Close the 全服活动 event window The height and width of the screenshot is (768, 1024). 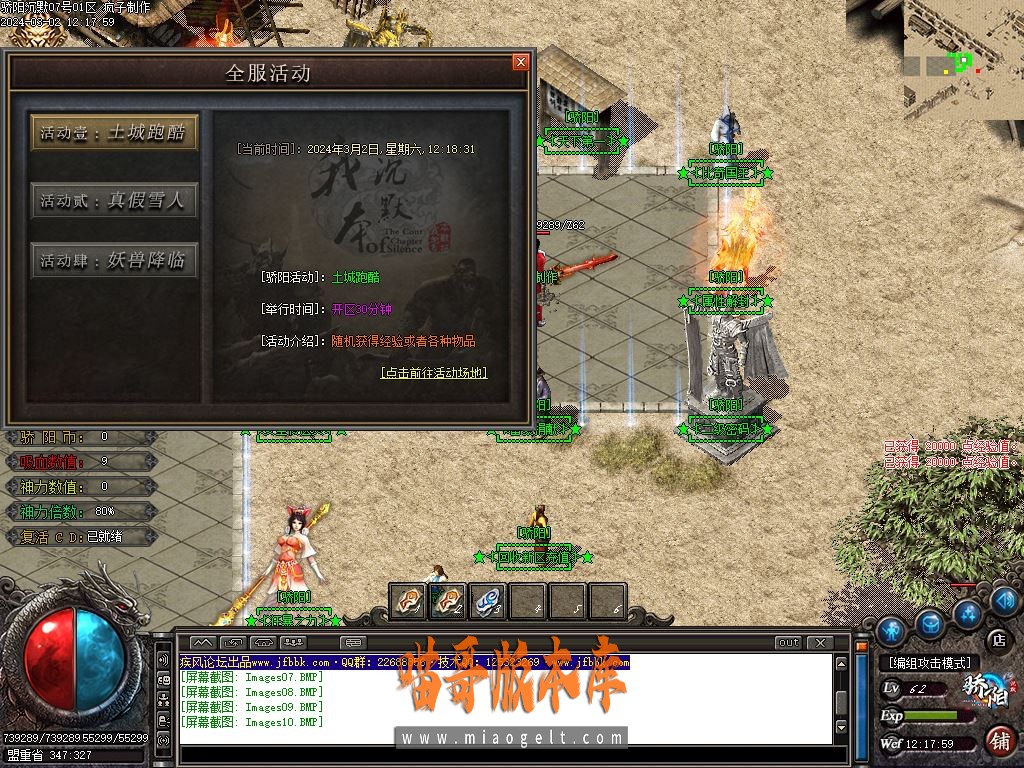[x=520, y=62]
